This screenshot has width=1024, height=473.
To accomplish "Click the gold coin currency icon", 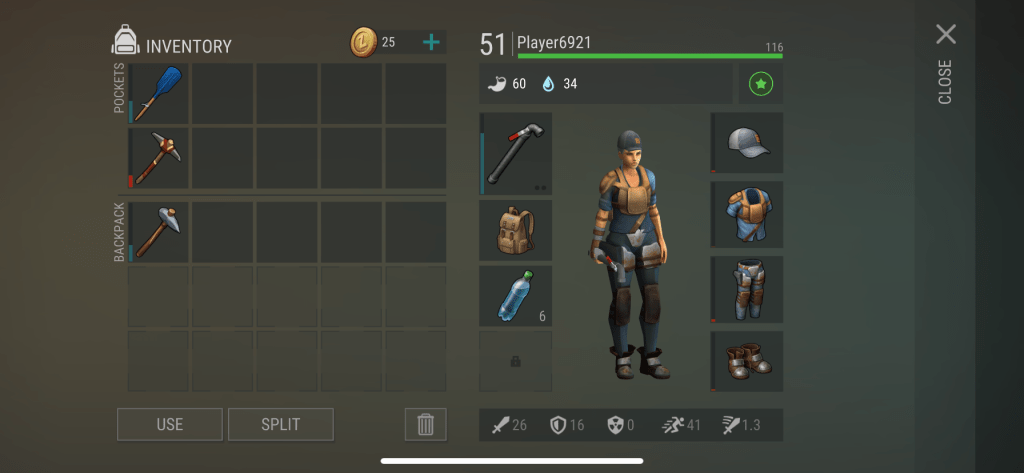I will [x=363, y=42].
